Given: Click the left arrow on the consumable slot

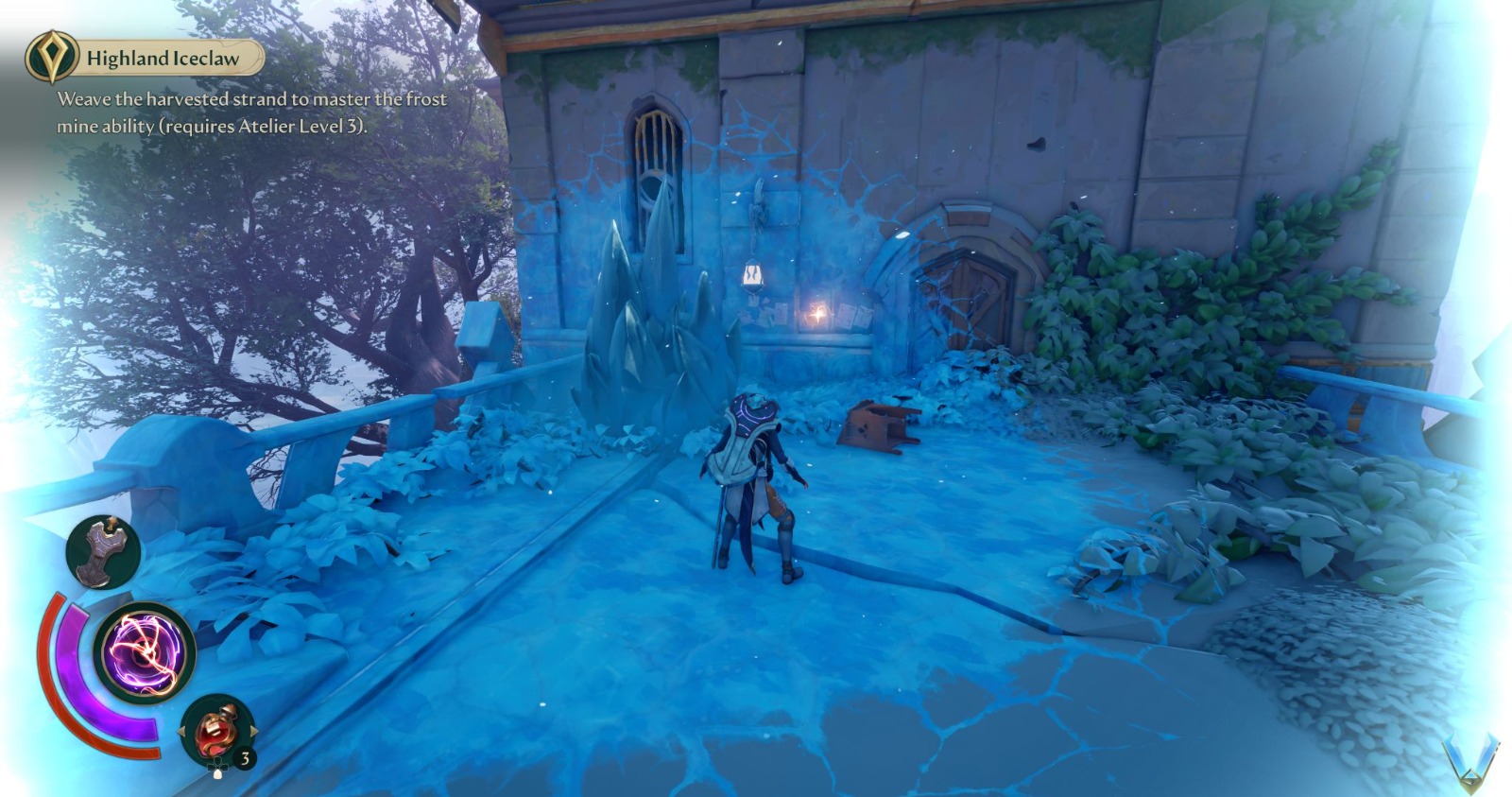Looking at the screenshot, I should (181, 732).
